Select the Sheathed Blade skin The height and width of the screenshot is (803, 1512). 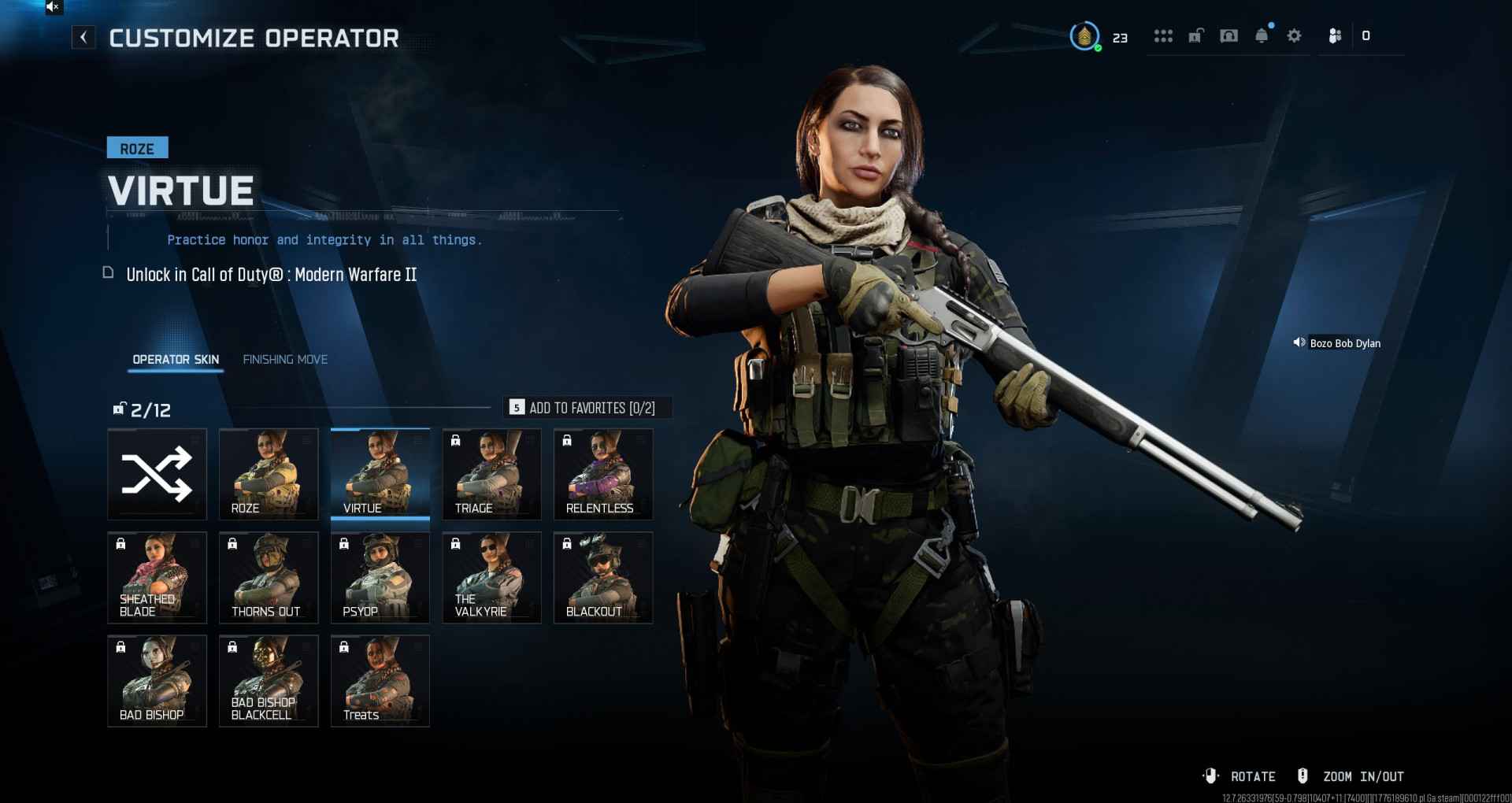pyautogui.click(x=157, y=577)
